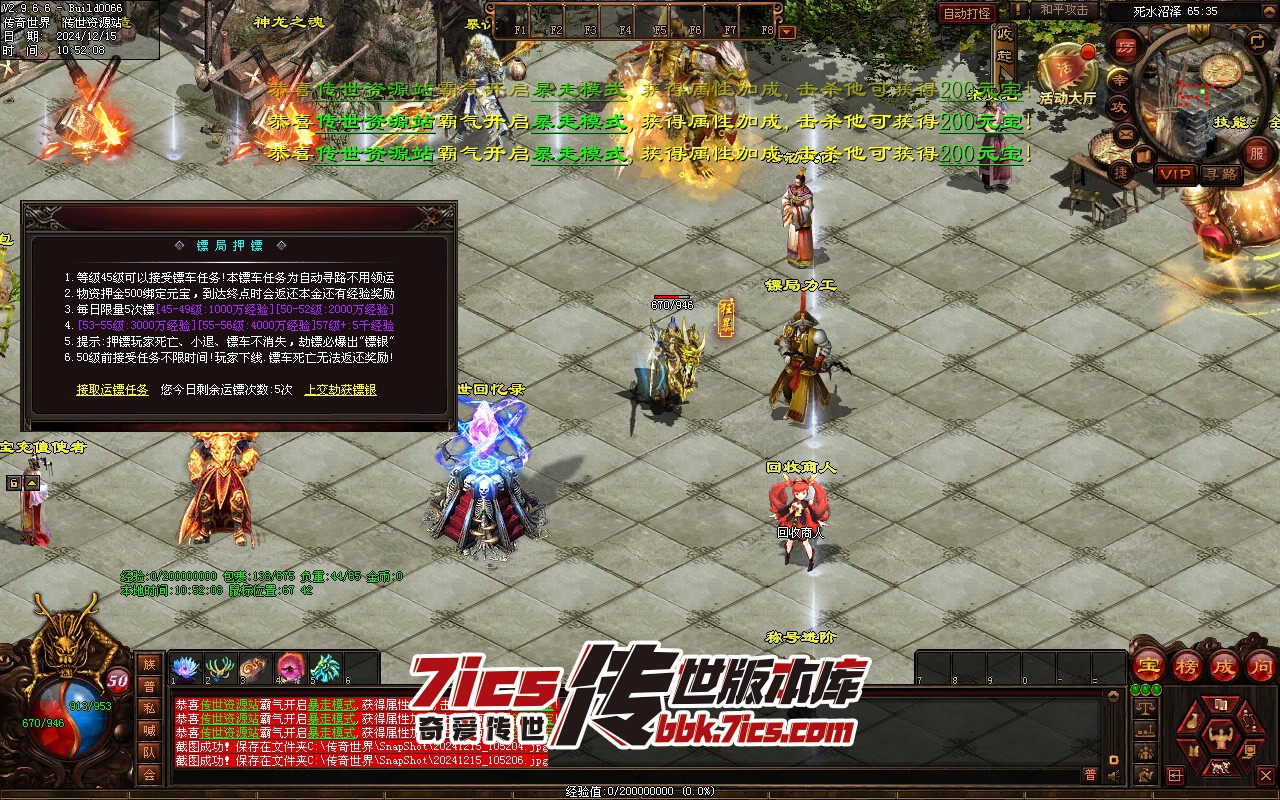1280x800 pixels.
Task: Click the red X button at the bottom right
Action: pos(1267,775)
